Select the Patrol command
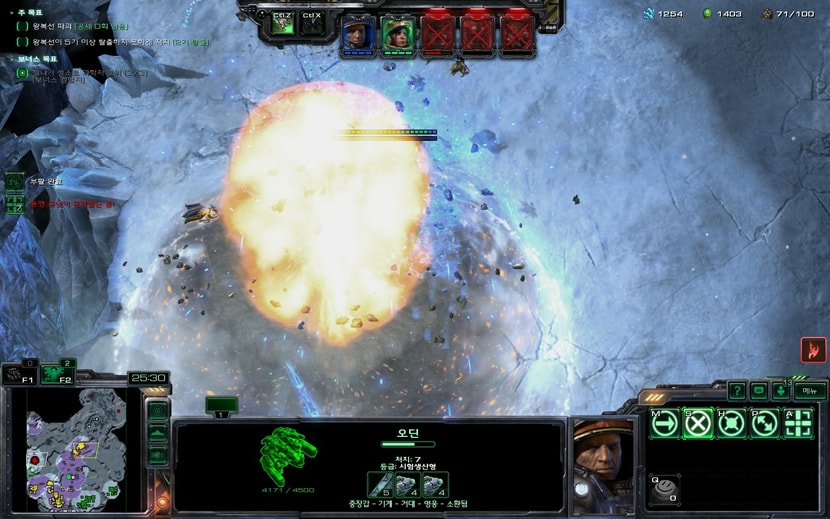The image size is (830, 519). [764, 423]
